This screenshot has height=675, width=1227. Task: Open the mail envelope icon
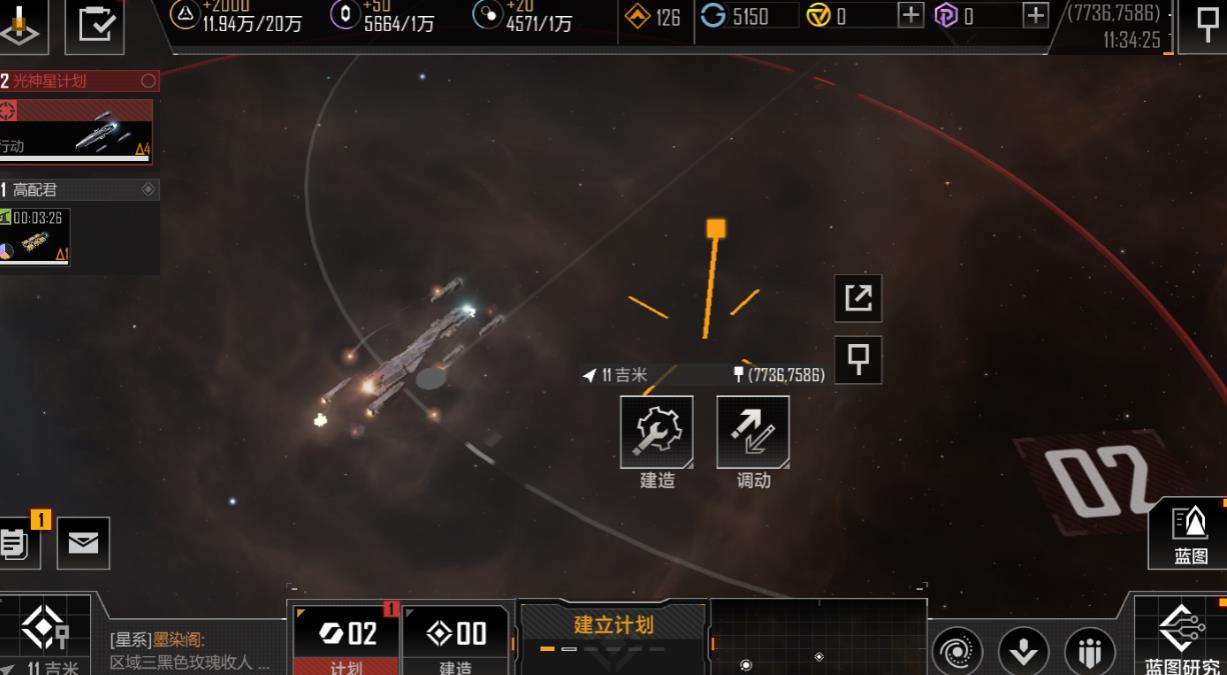[83, 543]
